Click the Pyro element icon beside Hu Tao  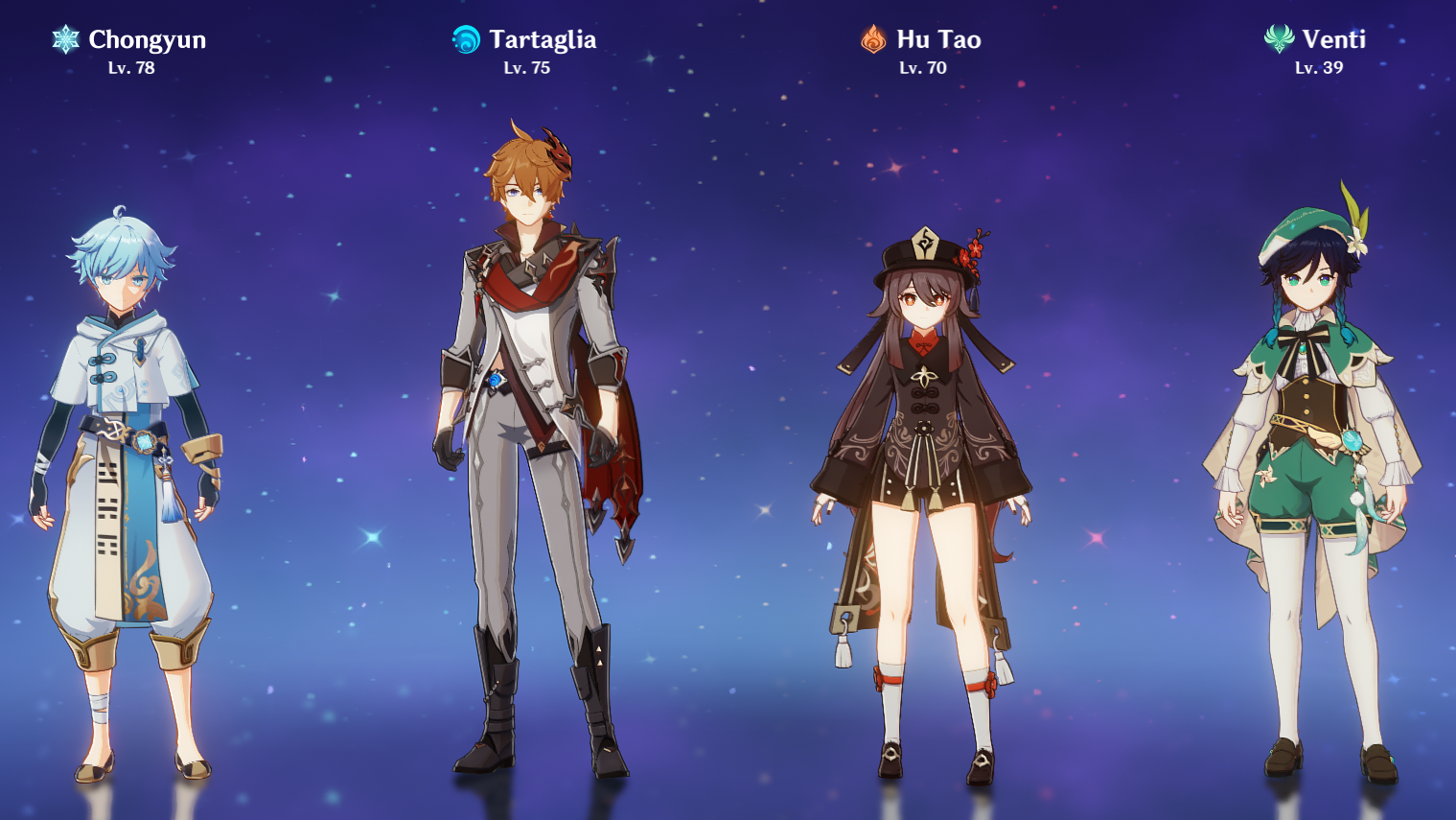(871, 39)
